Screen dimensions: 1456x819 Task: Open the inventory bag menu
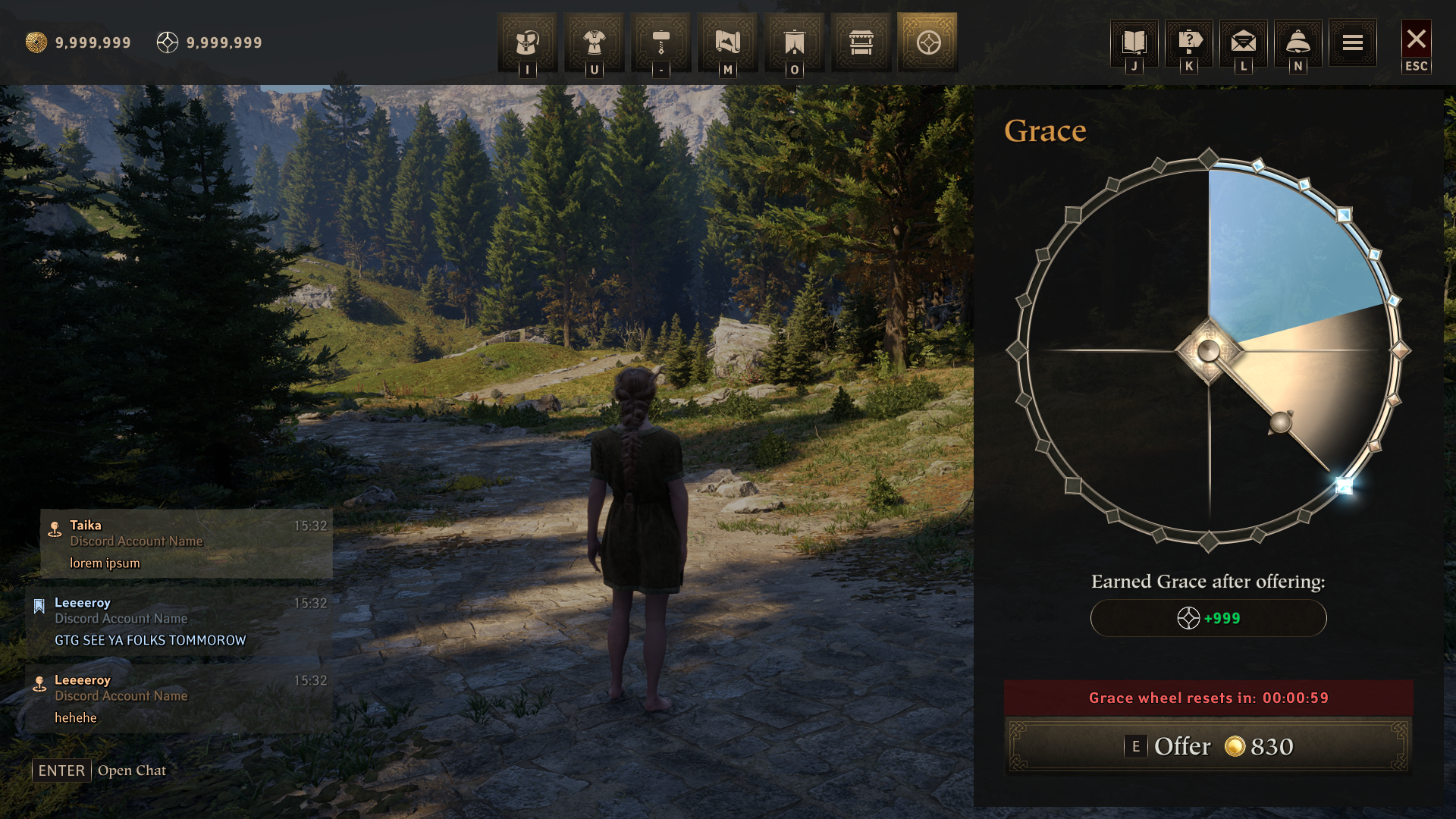click(527, 42)
